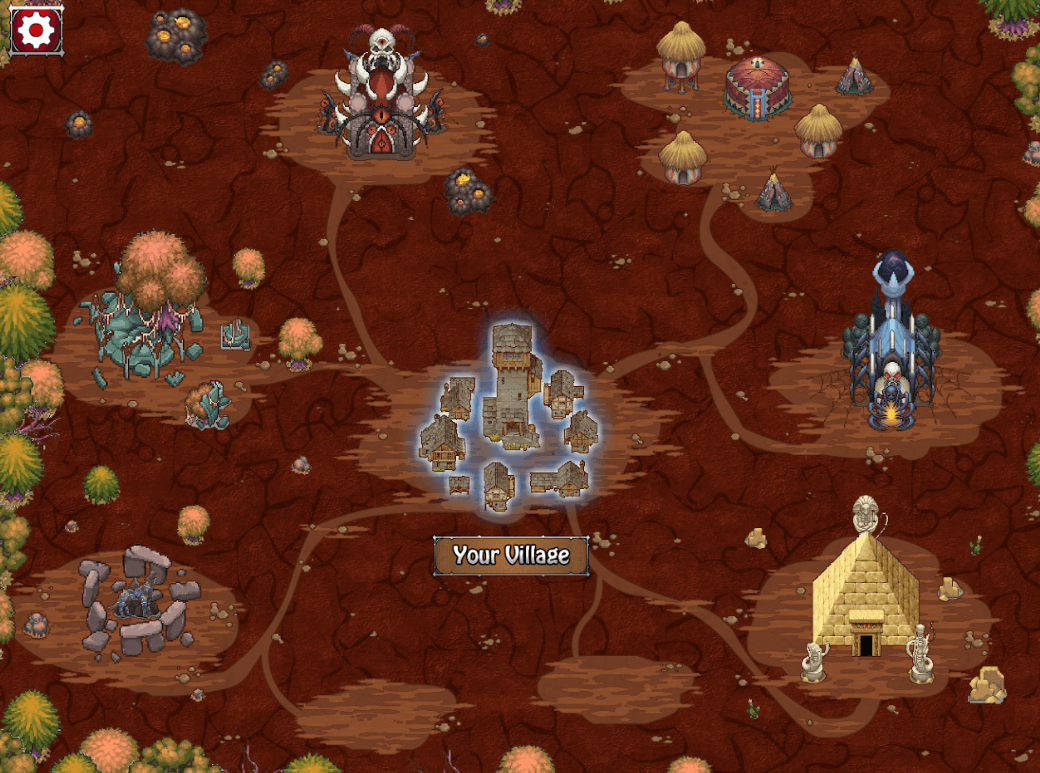Open the settings gear menu
This screenshot has width=1040, height=773.
(x=36, y=31)
